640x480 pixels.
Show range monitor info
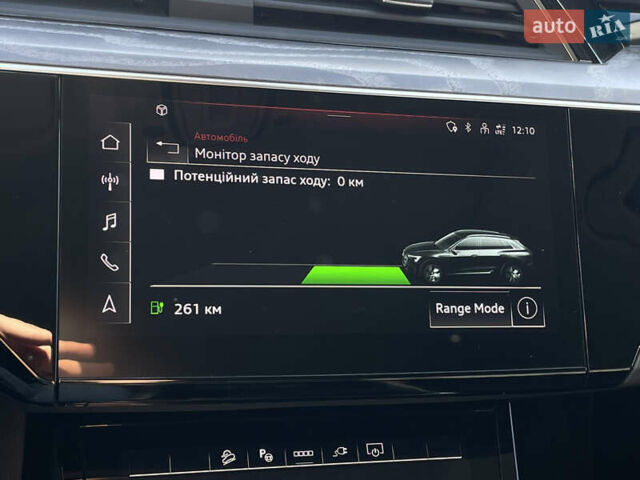528,309
